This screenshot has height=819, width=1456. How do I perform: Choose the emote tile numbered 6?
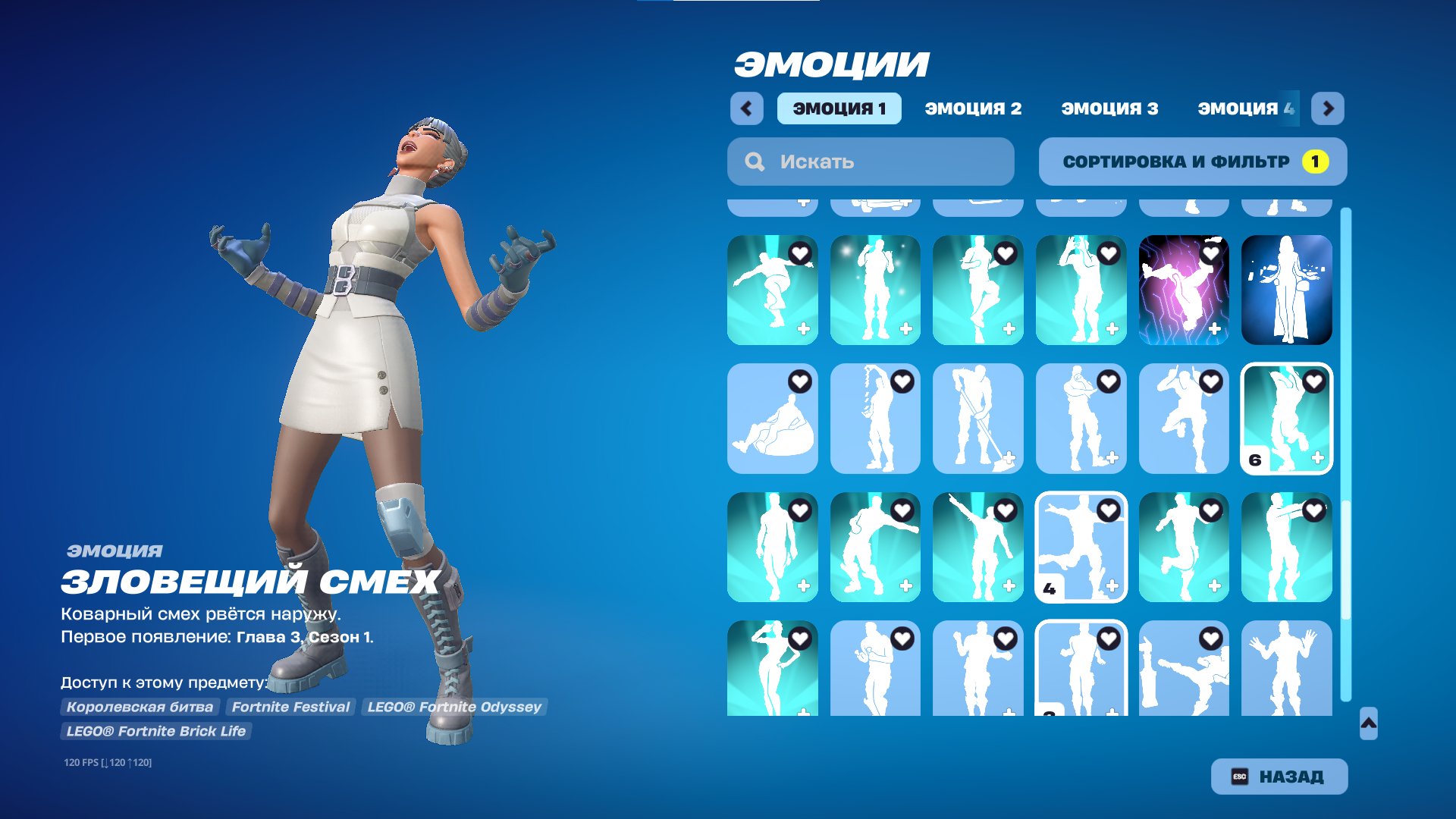click(x=1286, y=419)
